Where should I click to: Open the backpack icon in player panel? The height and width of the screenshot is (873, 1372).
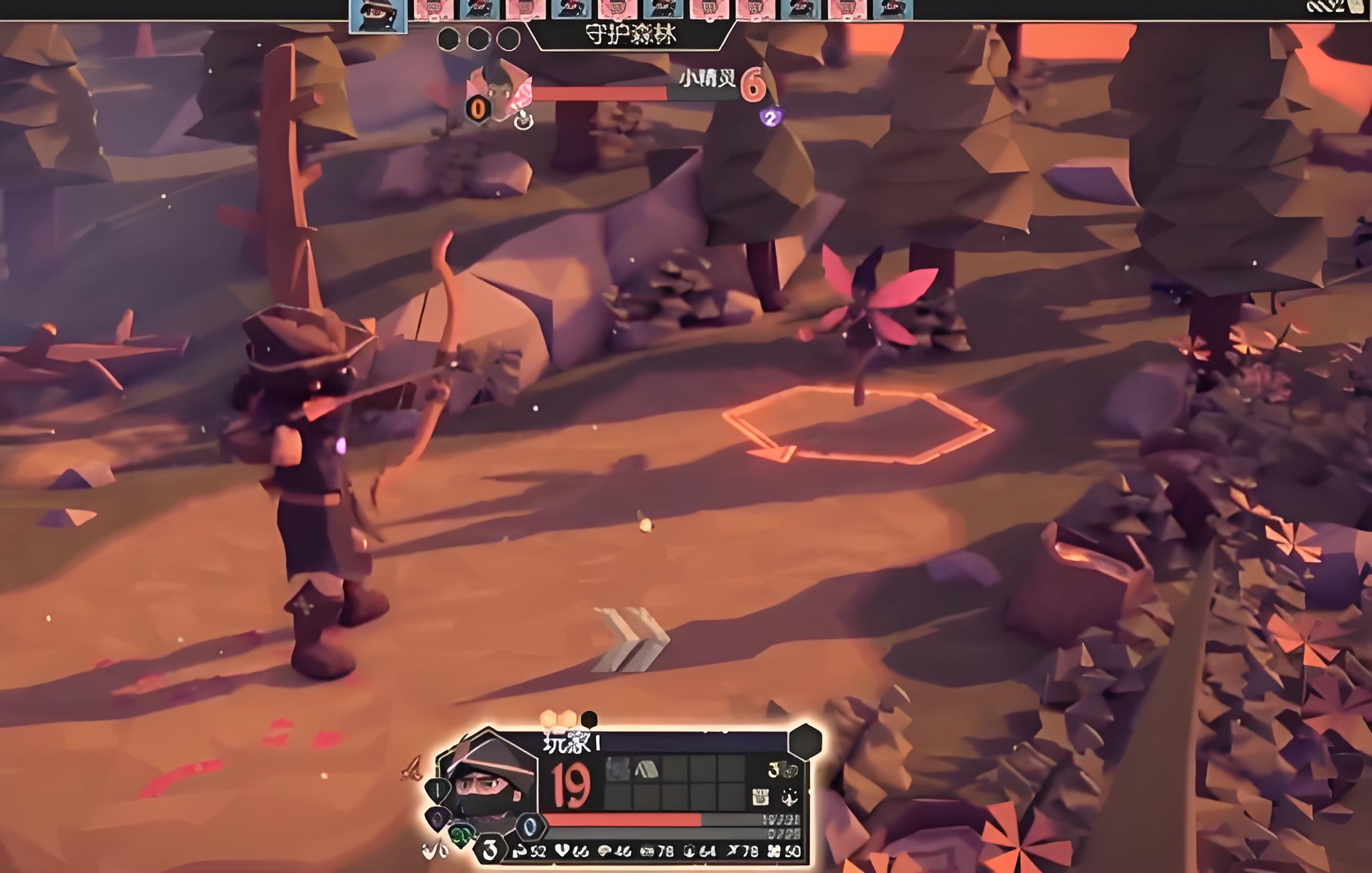click(760, 796)
